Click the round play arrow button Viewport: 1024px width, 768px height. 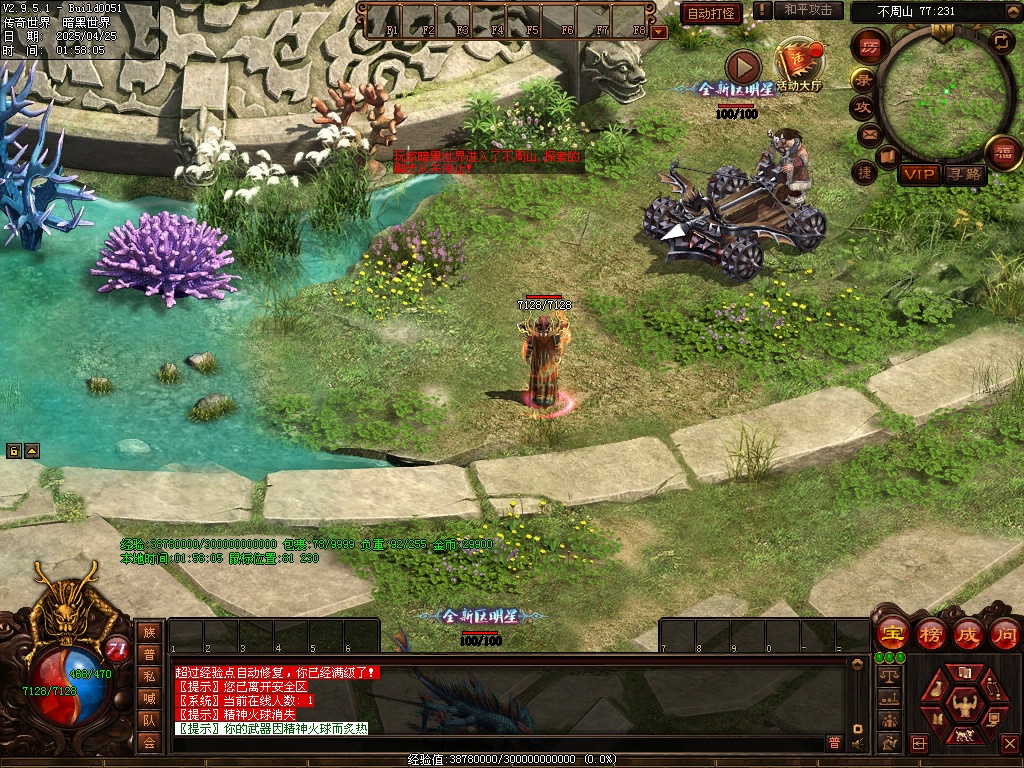tap(742, 66)
